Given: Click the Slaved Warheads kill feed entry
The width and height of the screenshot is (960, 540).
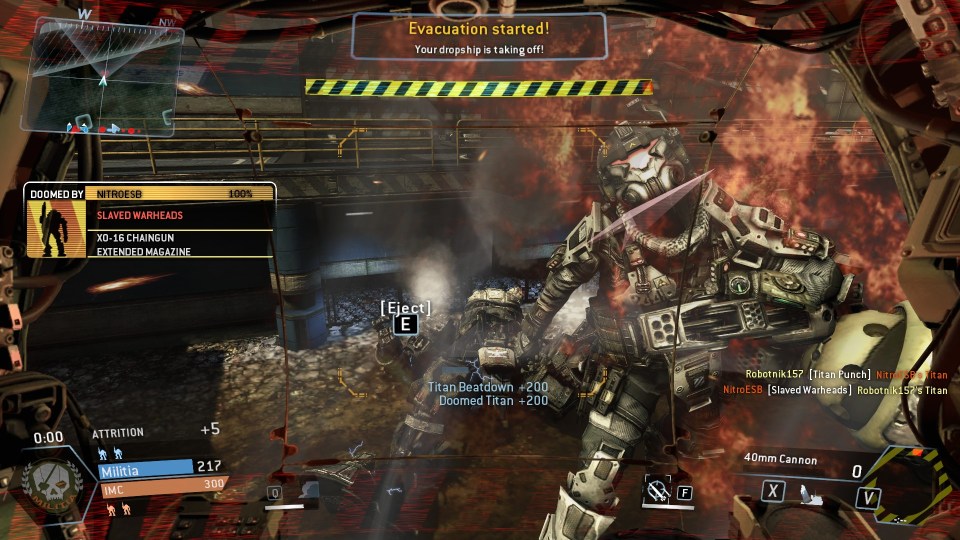Looking at the screenshot, I should coord(835,390).
